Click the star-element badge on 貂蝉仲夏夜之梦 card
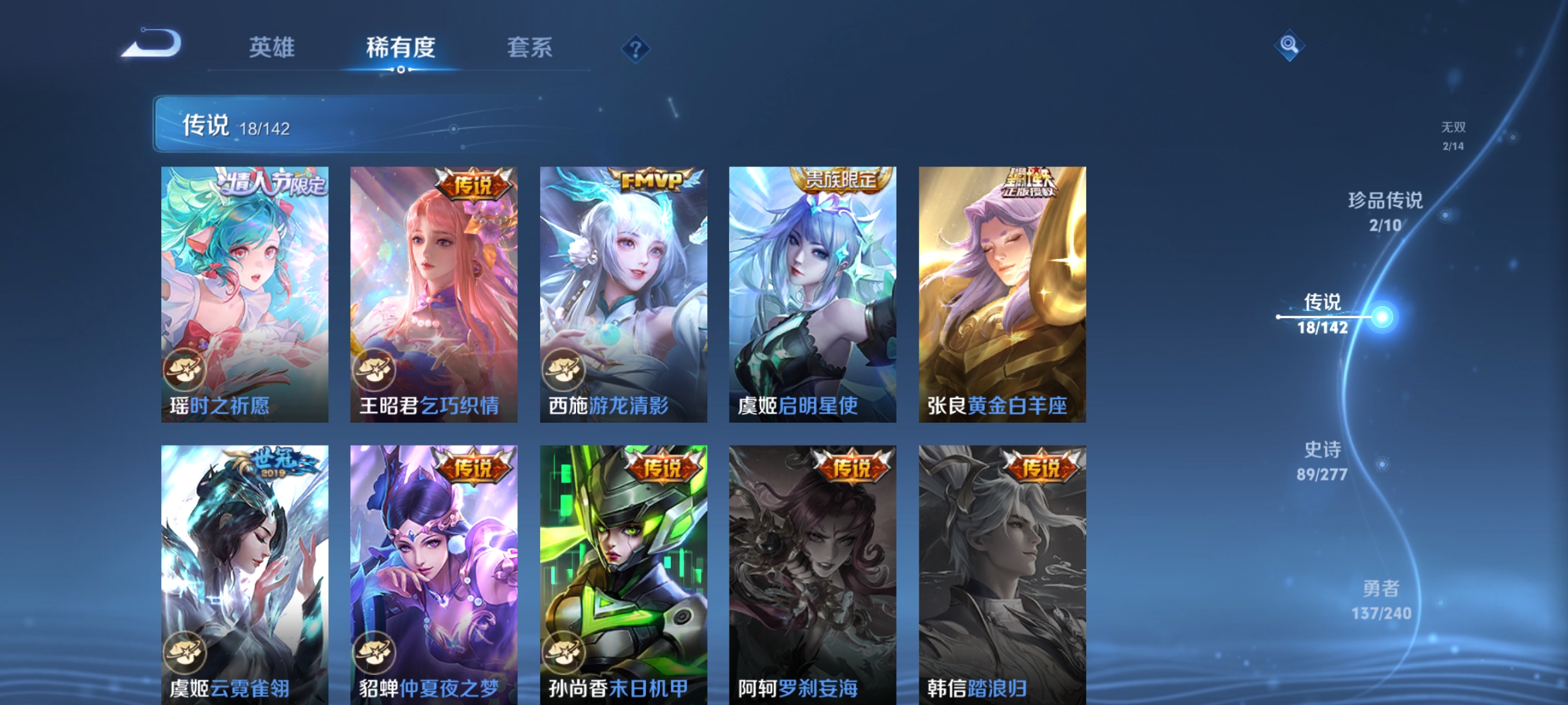This screenshot has height=705, width=1568. [374, 652]
